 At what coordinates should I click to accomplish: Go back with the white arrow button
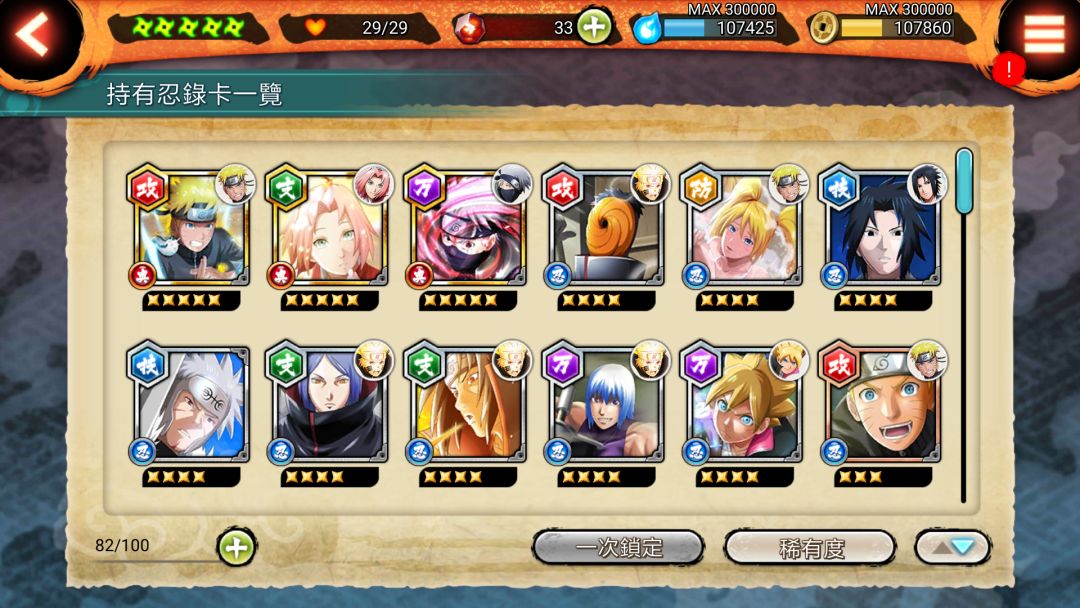pyautogui.click(x=34, y=36)
